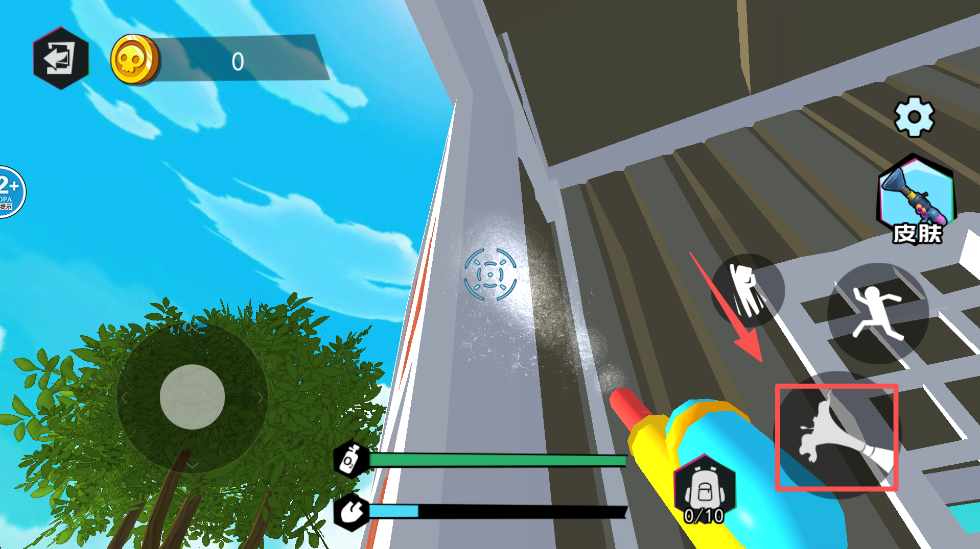This screenshot has width=980, height=549.
Task: Open the gear settings menu
Action: [x=913, y=117]
